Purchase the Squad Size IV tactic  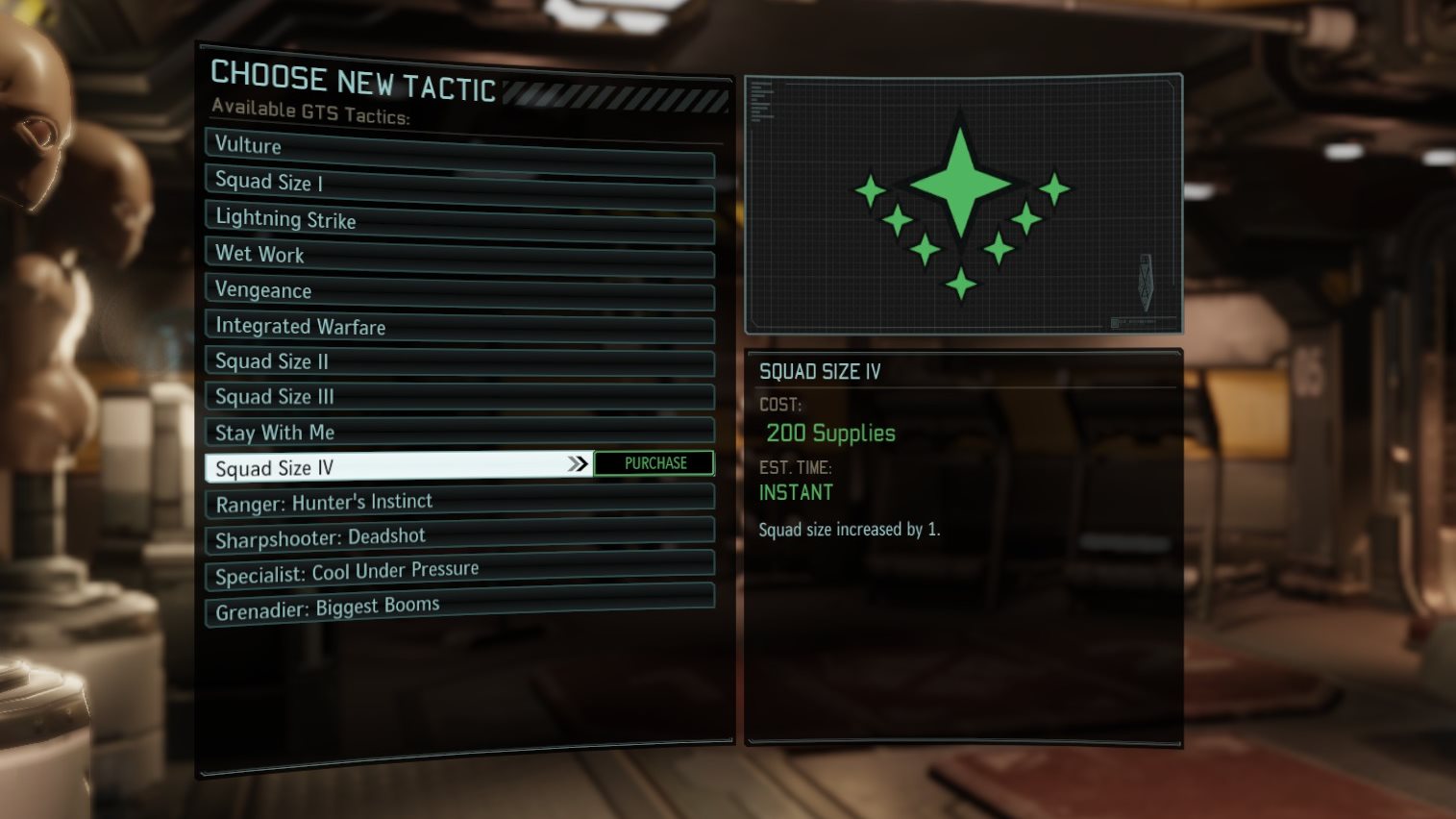pyautogui.click(x=654, y=463)
